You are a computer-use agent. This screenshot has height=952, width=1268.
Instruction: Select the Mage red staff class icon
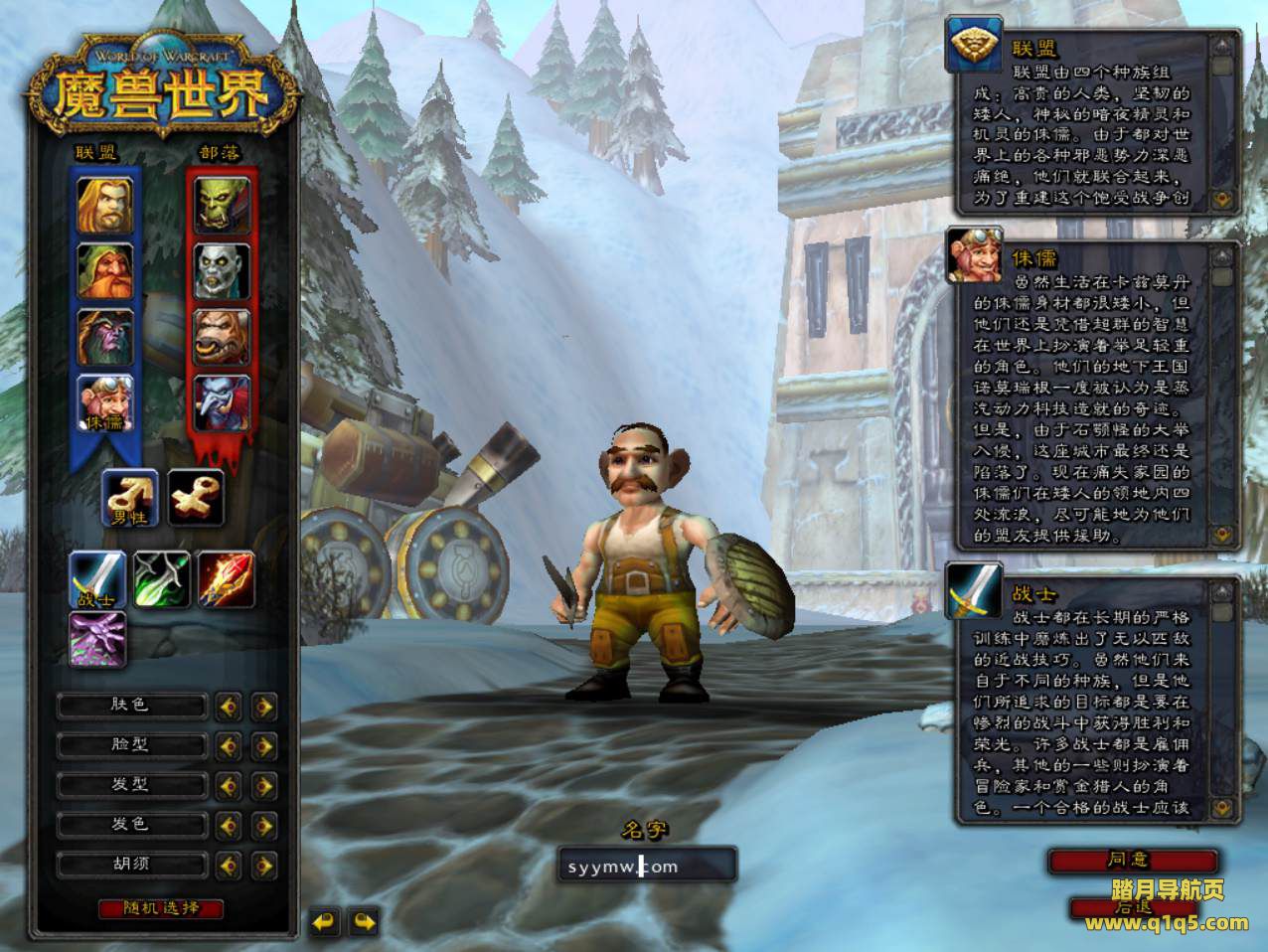[226, 579]
